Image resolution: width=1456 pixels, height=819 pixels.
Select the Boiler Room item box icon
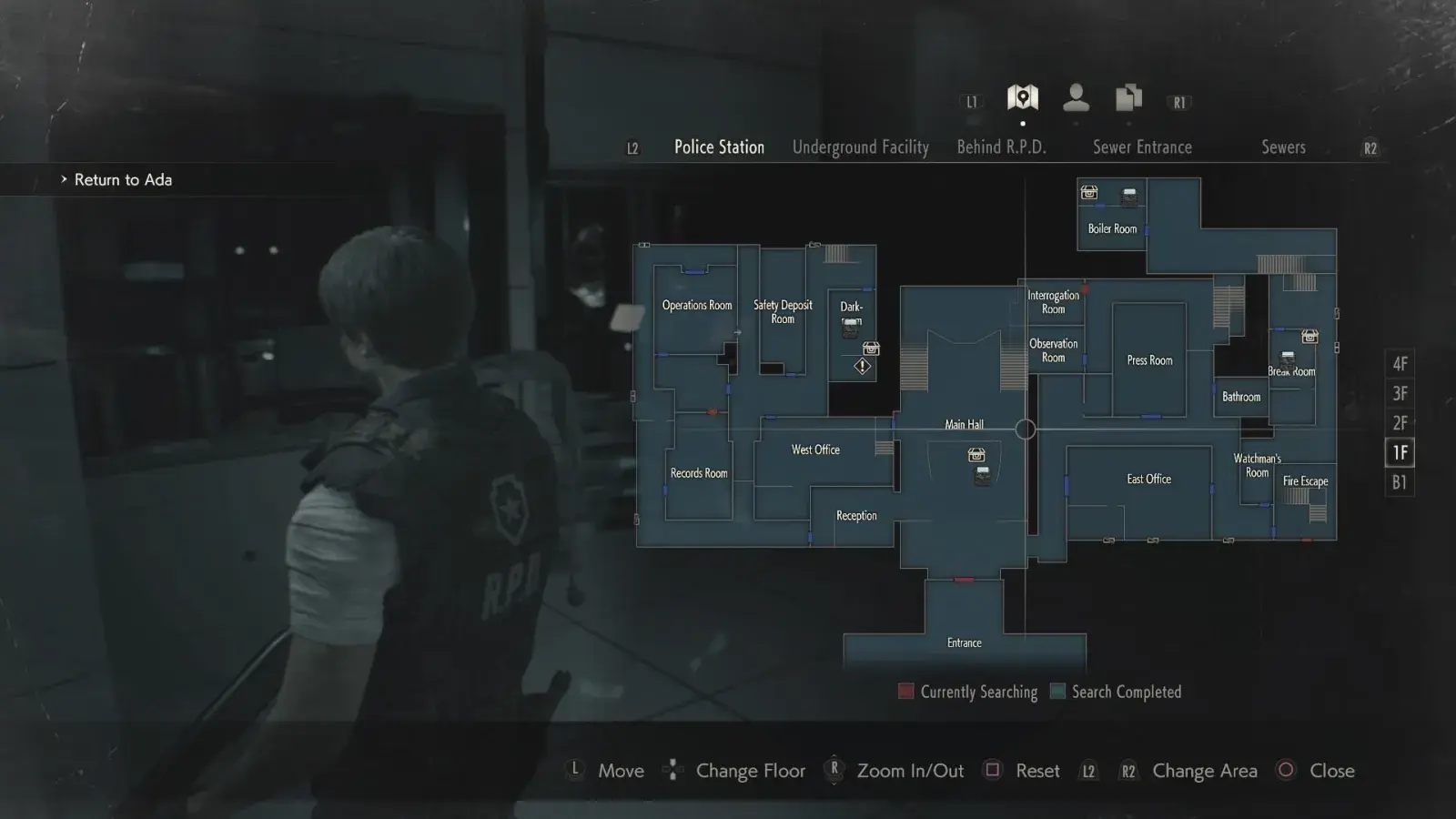click(x=1089, y=193)
